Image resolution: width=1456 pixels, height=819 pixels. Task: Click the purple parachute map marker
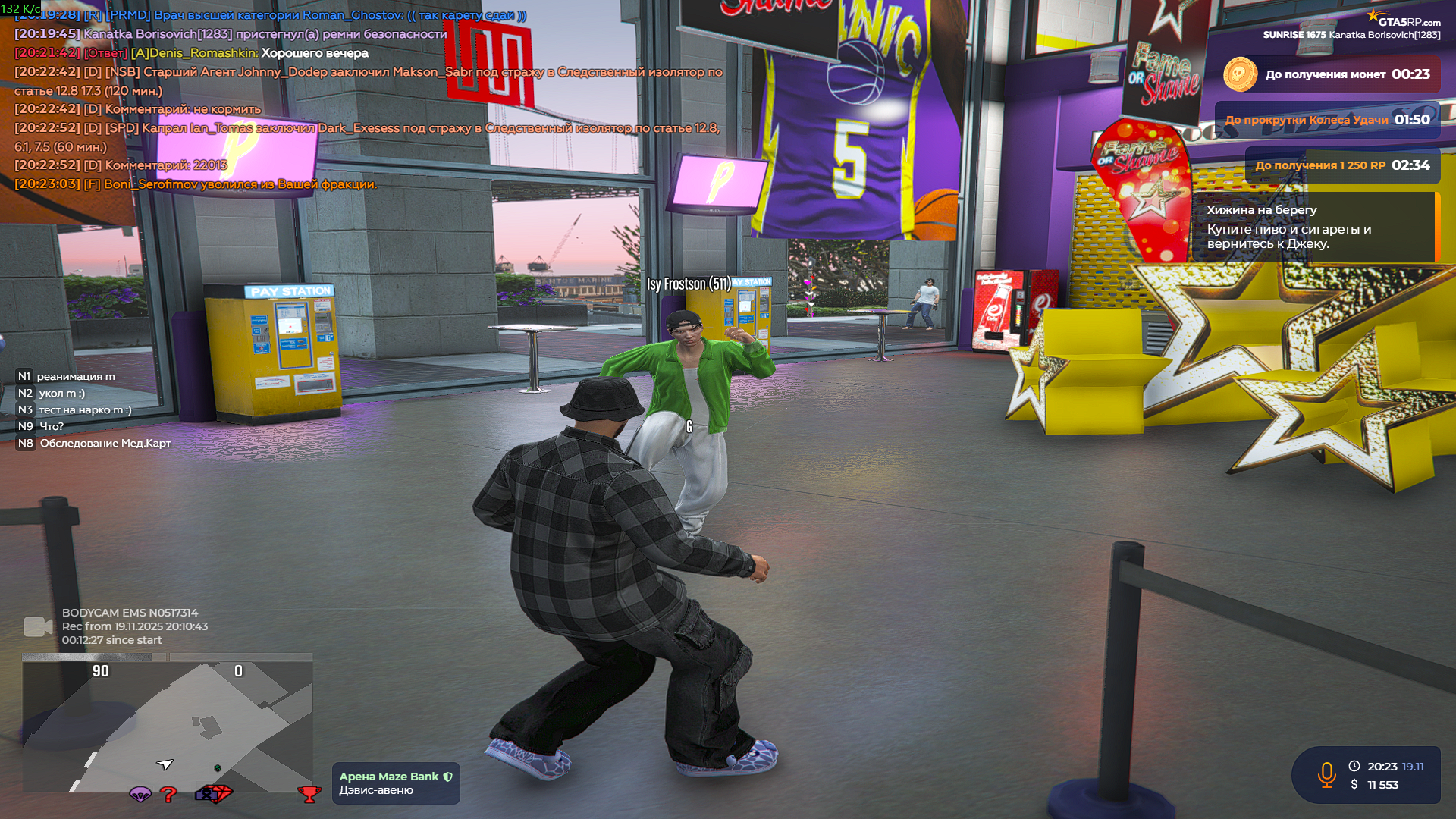tap(140, 794)
